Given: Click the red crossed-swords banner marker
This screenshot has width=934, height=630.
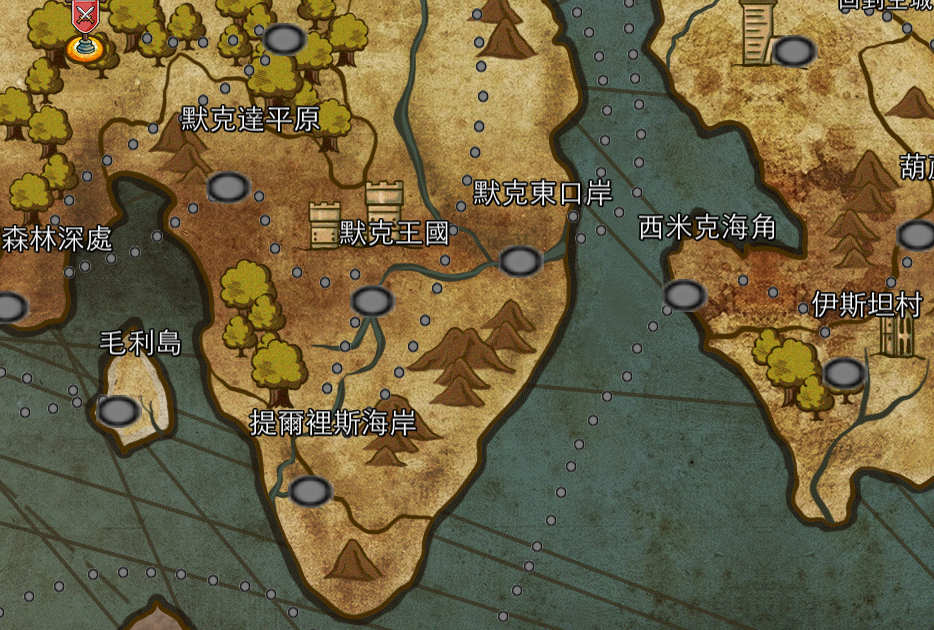Looking at the screenshot, I should pos(86,16).
